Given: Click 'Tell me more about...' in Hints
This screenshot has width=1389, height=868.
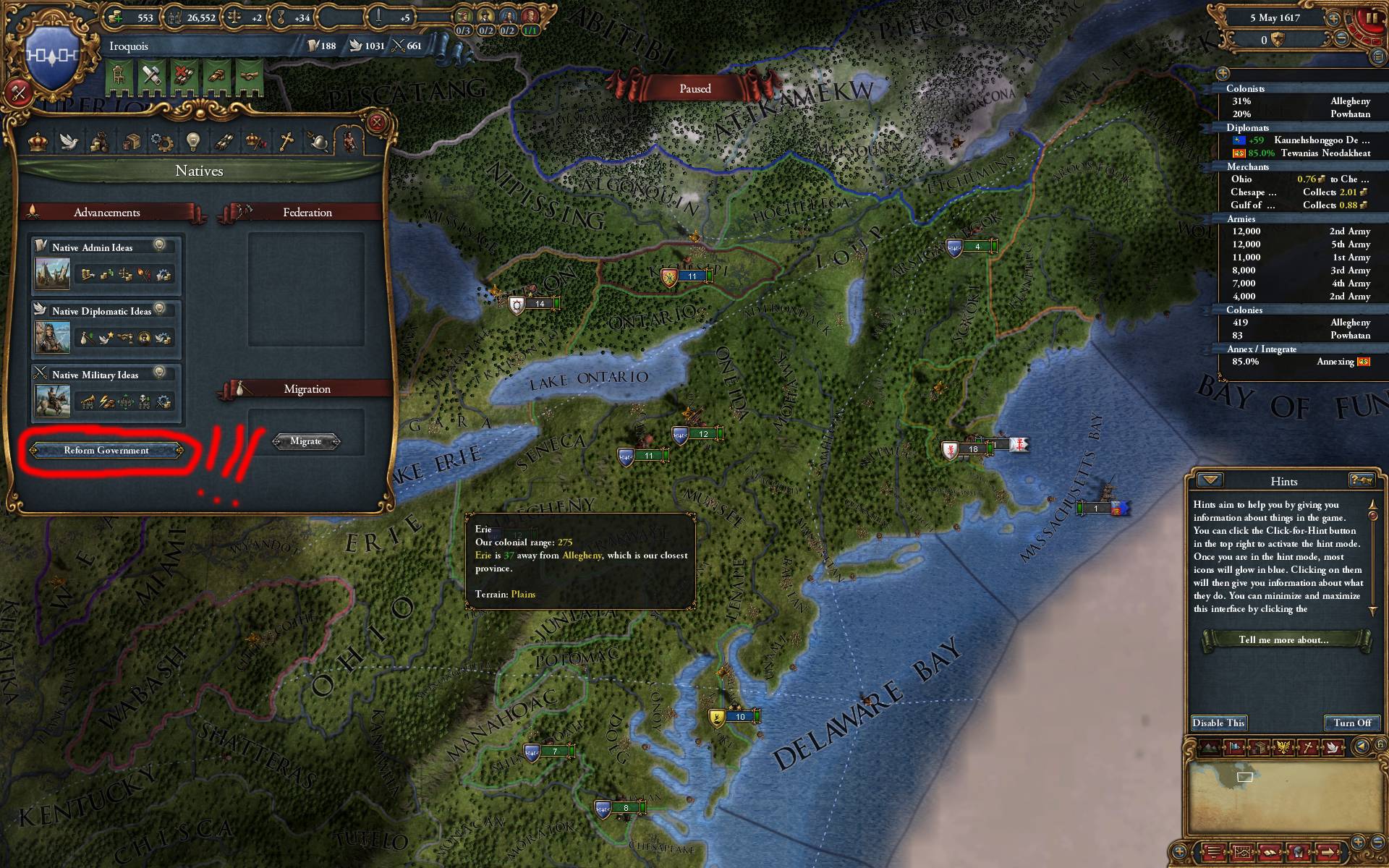Looking at the screenshot, I should 1283,640.
